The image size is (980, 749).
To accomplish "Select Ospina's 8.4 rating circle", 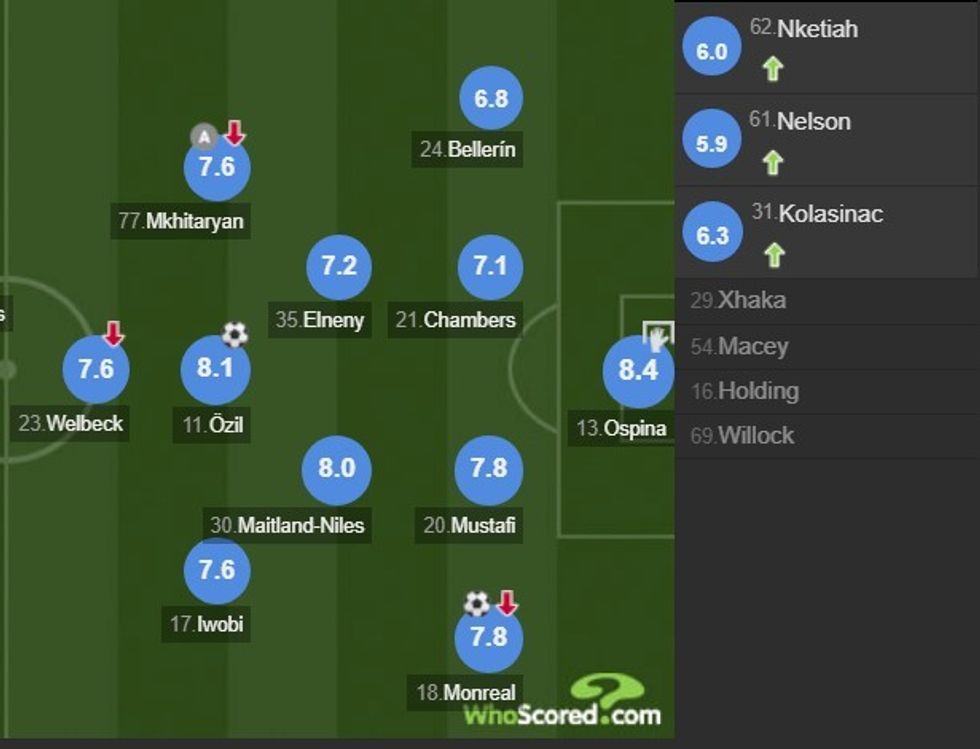I will click(638, 371).
